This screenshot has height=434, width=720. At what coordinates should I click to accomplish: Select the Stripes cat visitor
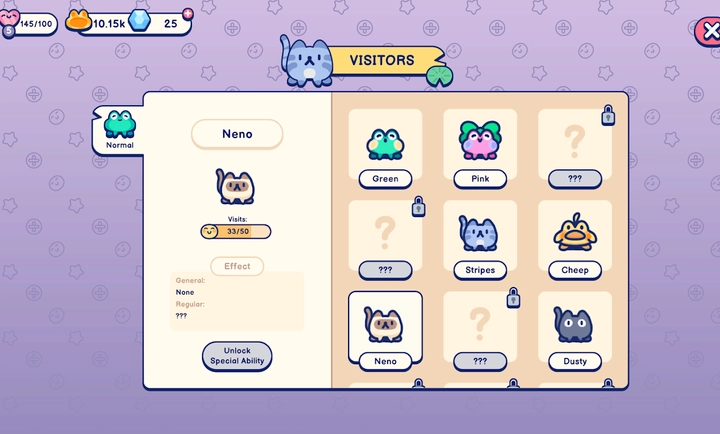point(480,240)
